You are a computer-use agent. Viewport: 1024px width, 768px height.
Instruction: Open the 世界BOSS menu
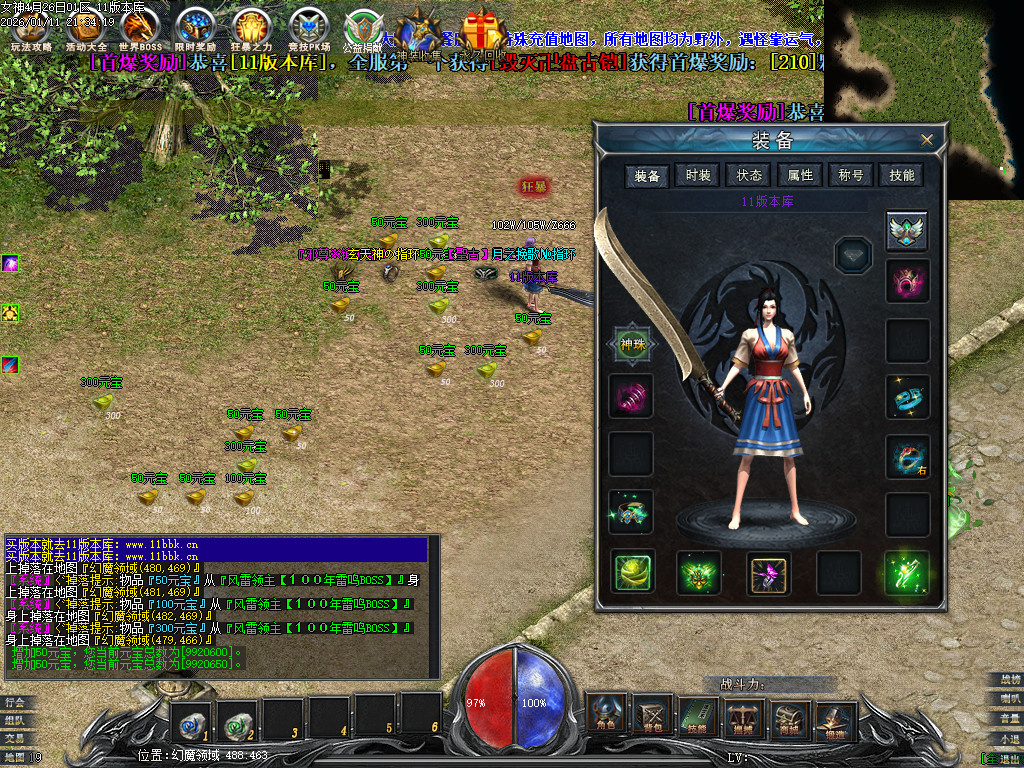tap(140, 28)
